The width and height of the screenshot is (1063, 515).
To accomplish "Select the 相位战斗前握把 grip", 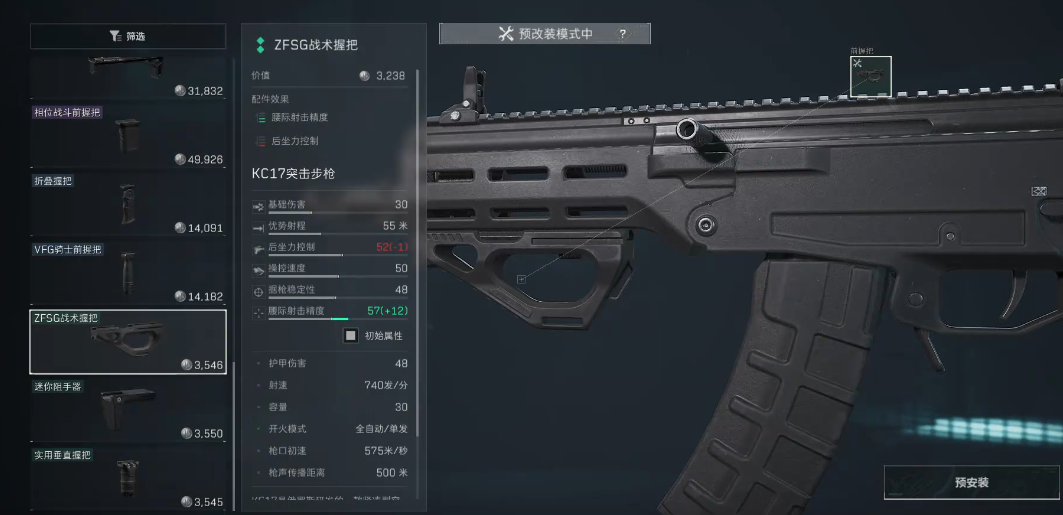I will coord(128,135).
